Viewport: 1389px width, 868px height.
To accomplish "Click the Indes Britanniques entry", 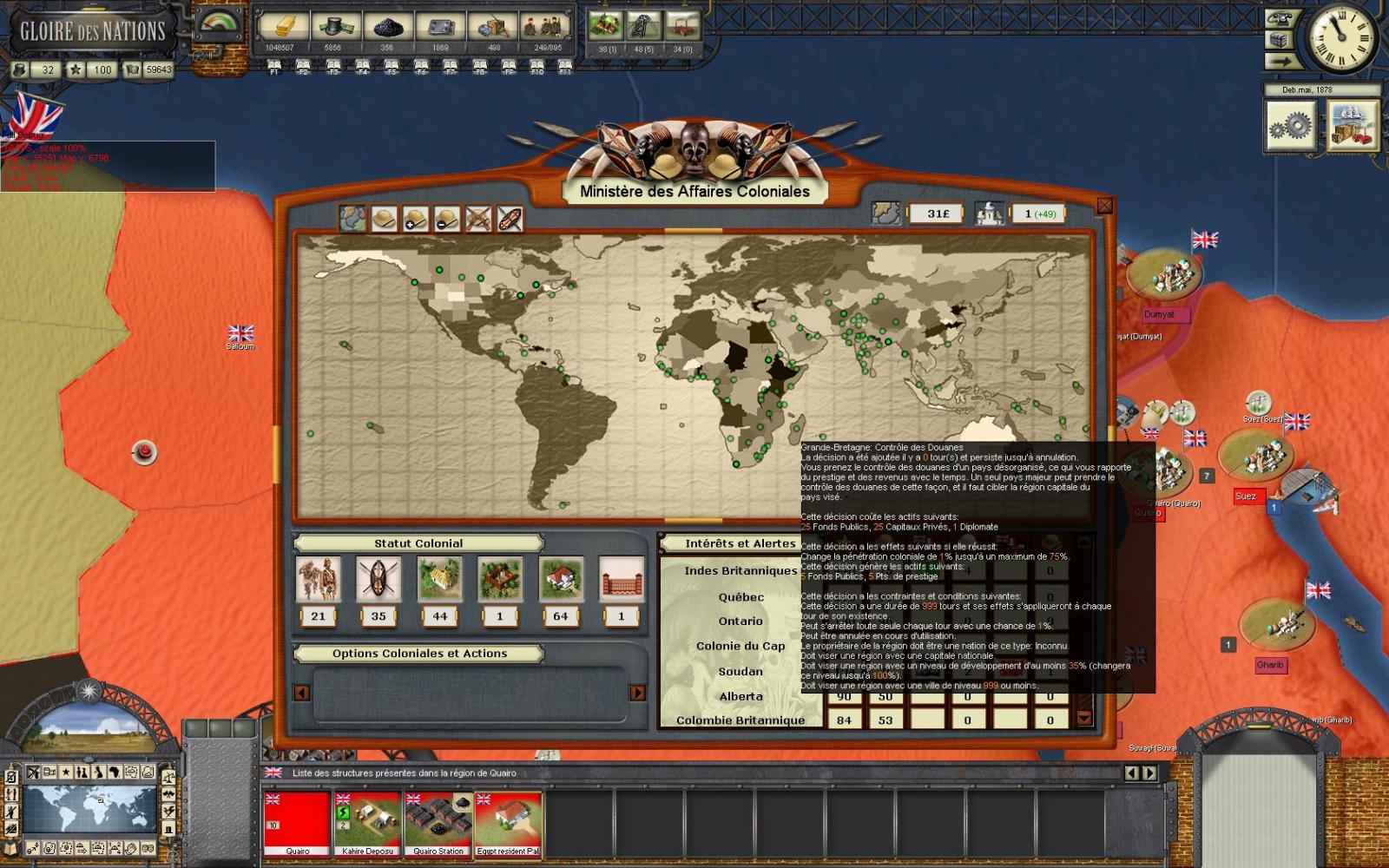I will pyautogui.click(x=739, y=571).
